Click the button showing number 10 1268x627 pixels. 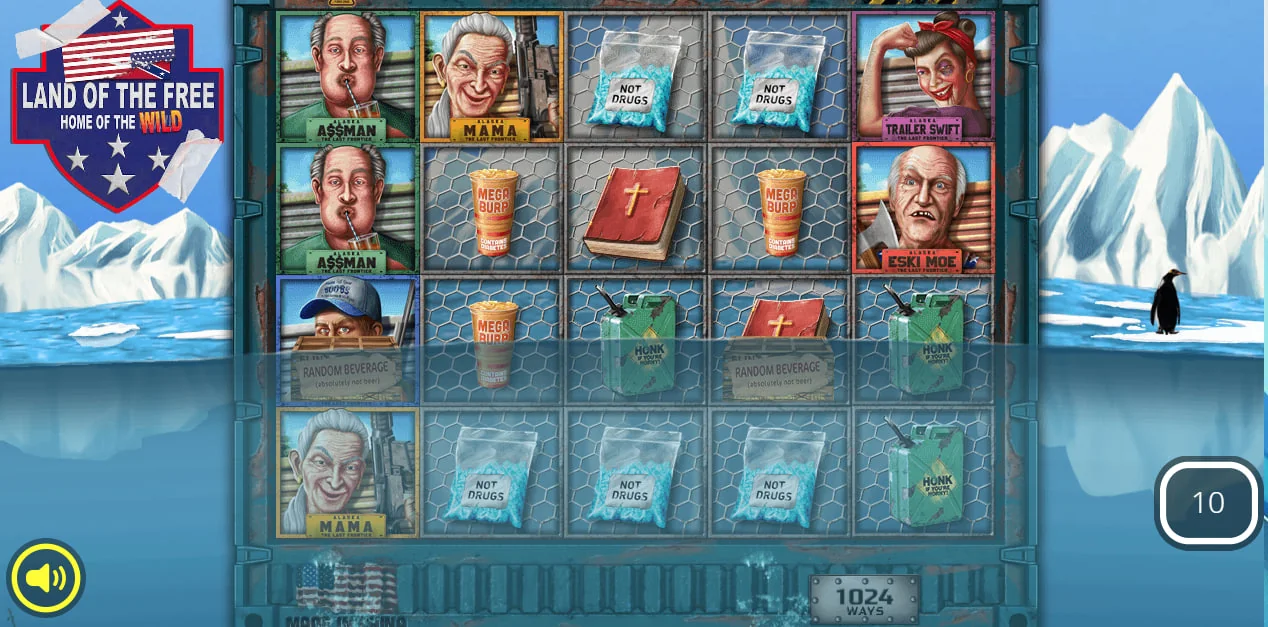point(1208,503)
